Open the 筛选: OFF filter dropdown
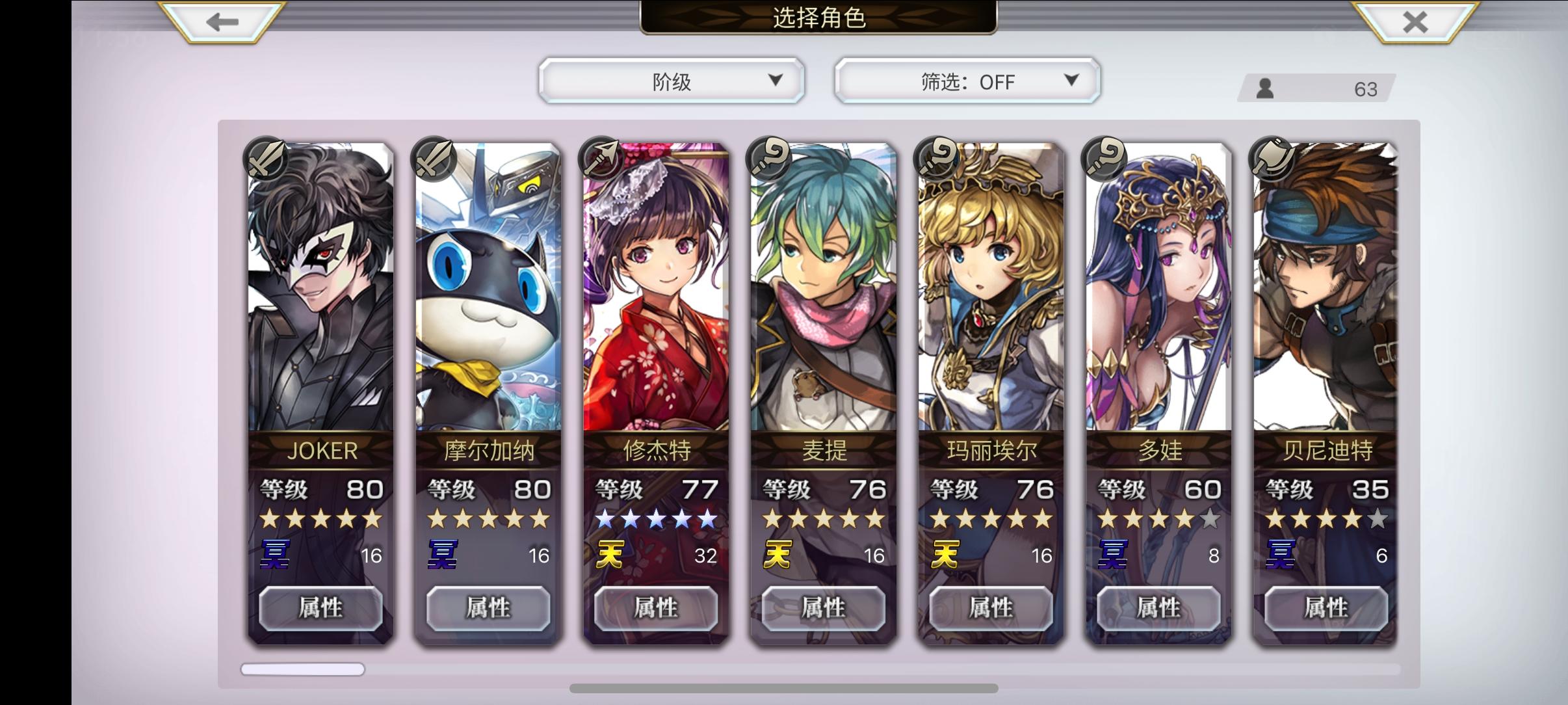The width and height of the screenshot is (1568, 705). [x=967, y=81]
